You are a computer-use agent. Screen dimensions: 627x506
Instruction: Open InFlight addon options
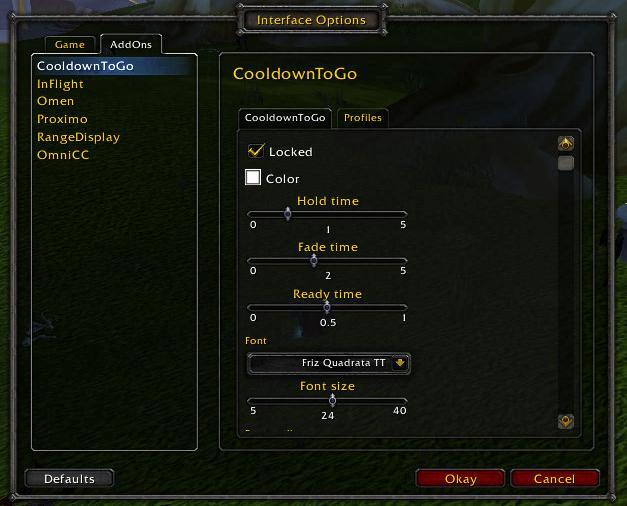point(60,84)
